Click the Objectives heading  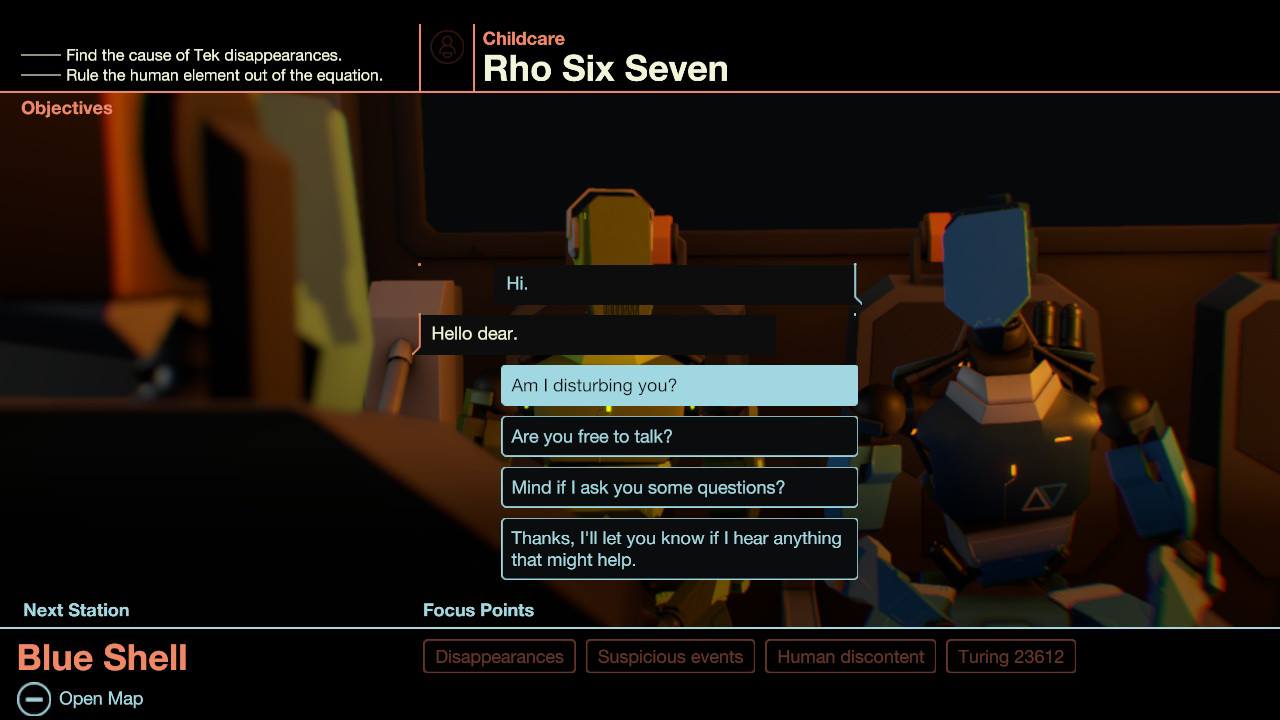[66, 108]
